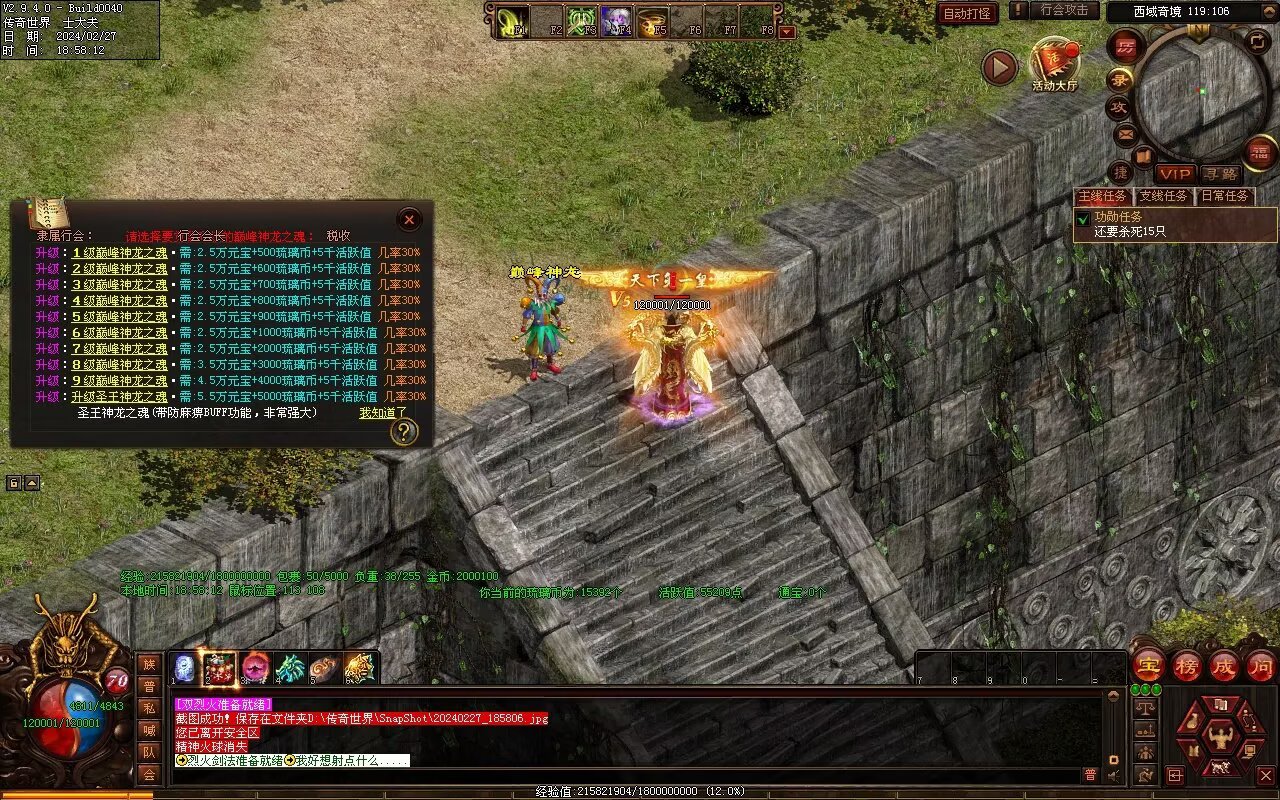Image resolution: width=1280 pixels, height=800 pixels.
Task: Open the 宝 treasure shop button
Action: 1148,666
